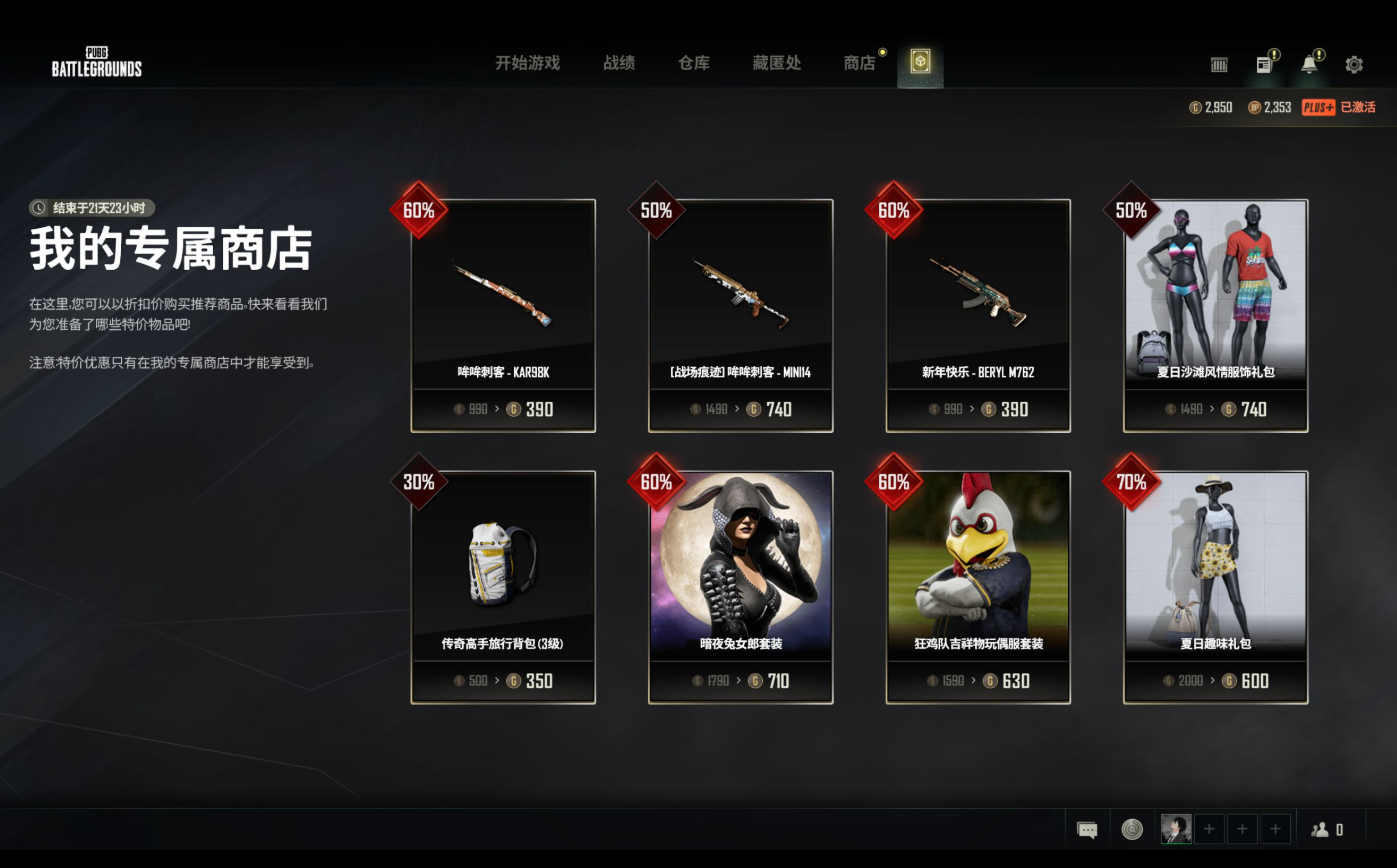Open the settings gear icon
1397x868 pixels.
[x=1354, y=65]
